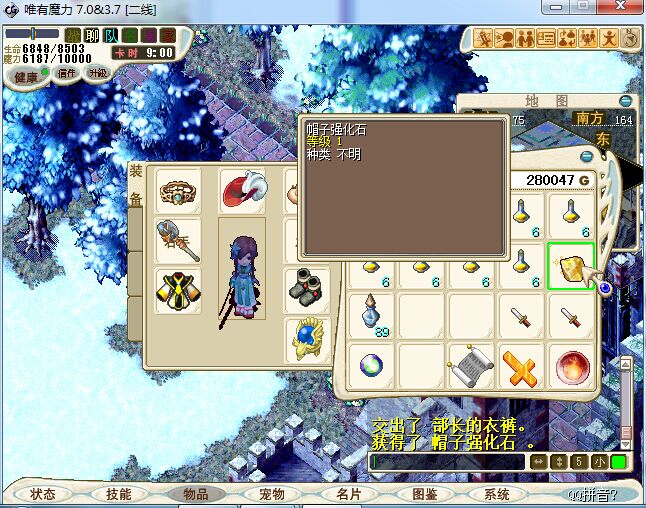
Task: Open the 技能 skills menu
Action: tap(118, 493)
